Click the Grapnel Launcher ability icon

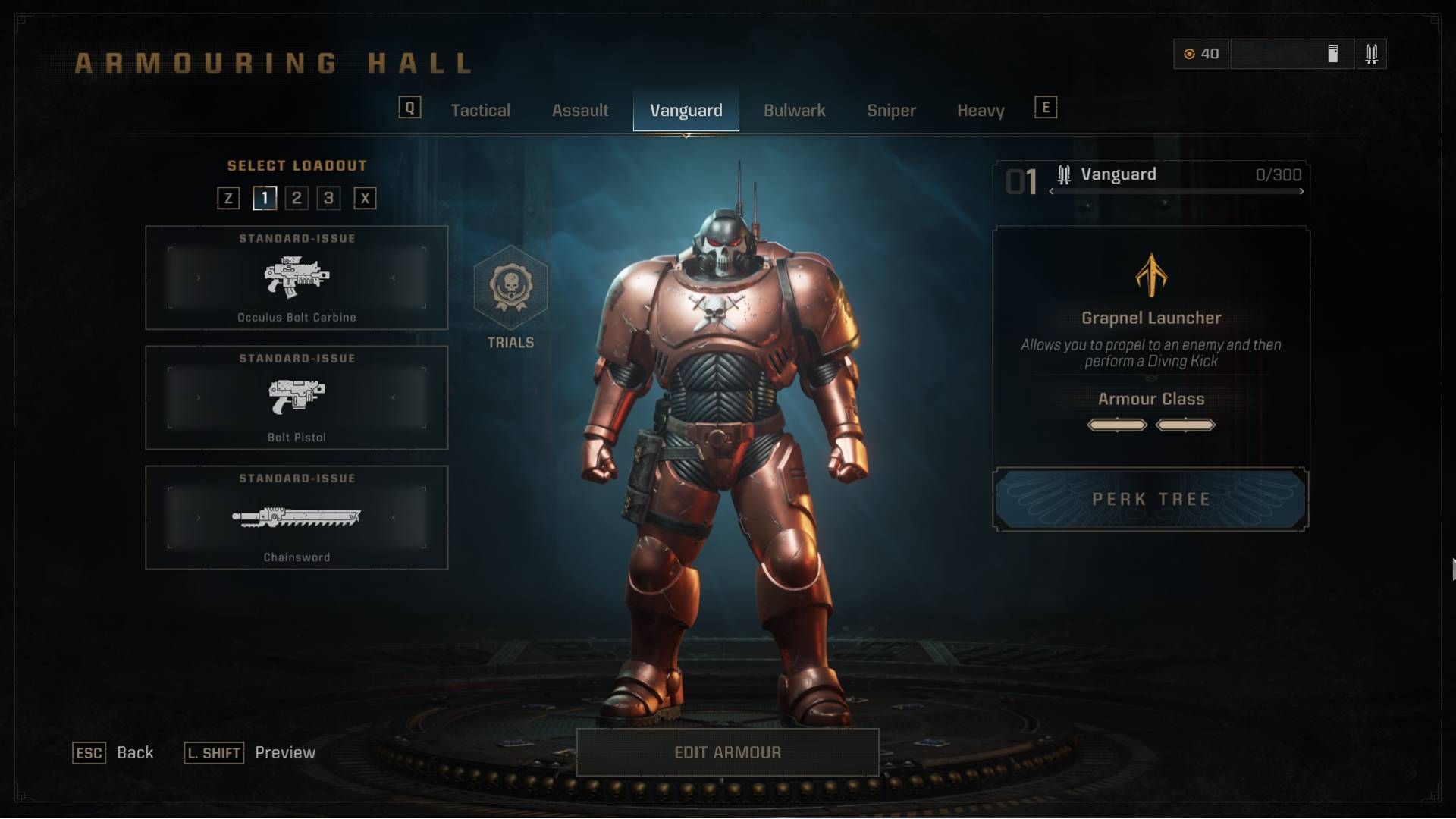1150,275
